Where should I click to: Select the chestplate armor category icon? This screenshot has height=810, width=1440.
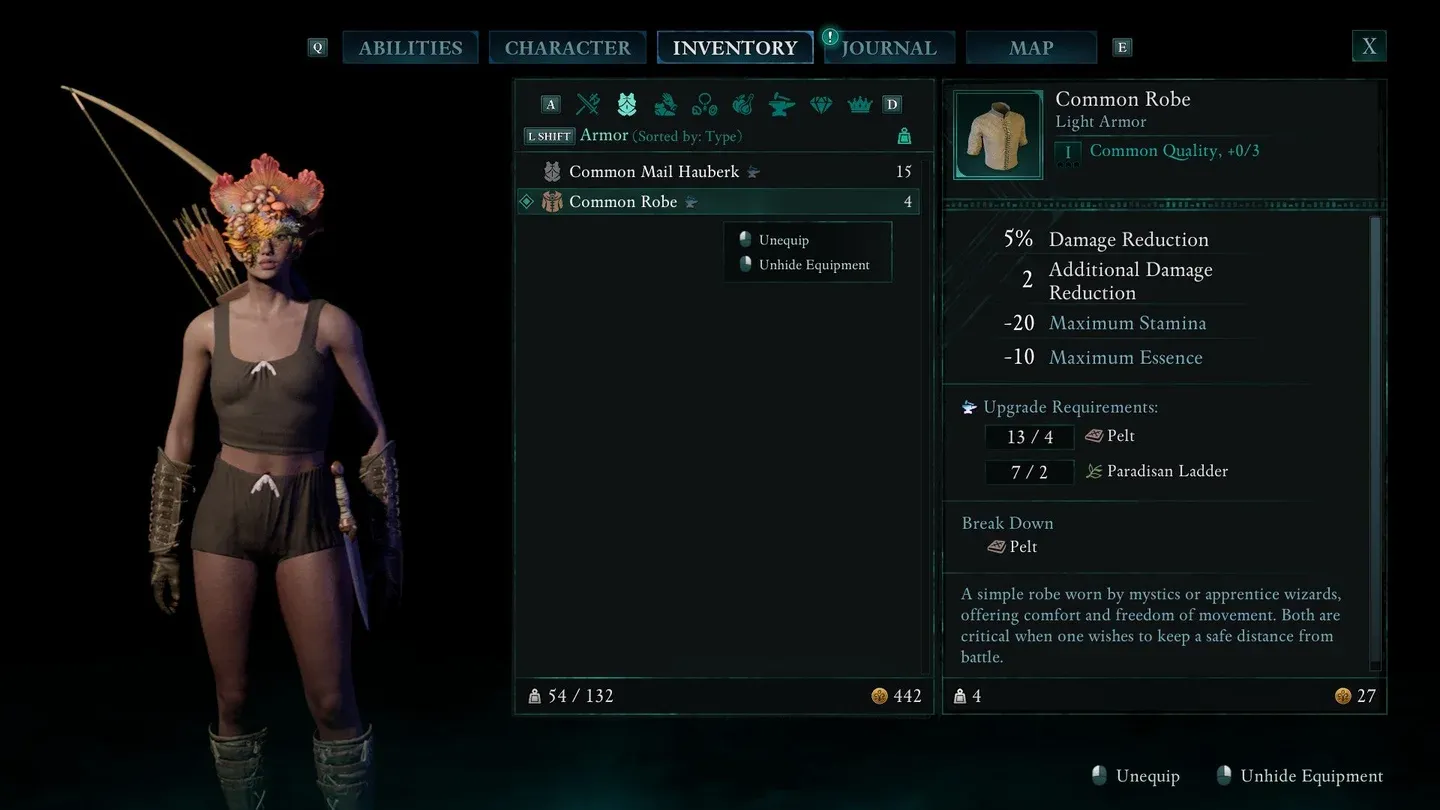[x=627, y=104]
